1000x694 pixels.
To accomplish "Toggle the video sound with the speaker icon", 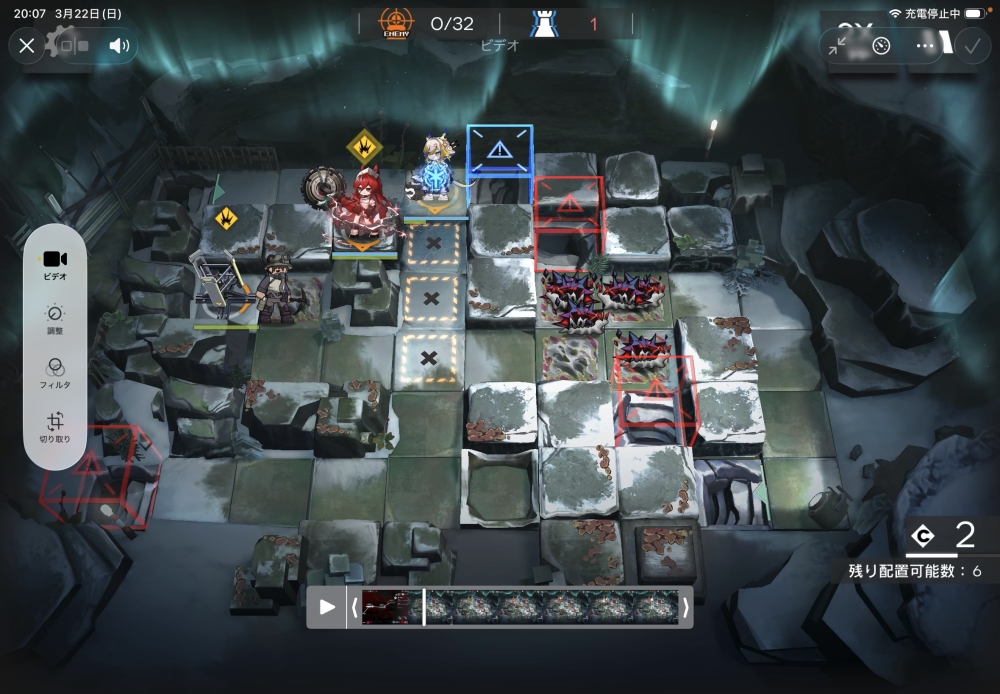I will [119, 45].
